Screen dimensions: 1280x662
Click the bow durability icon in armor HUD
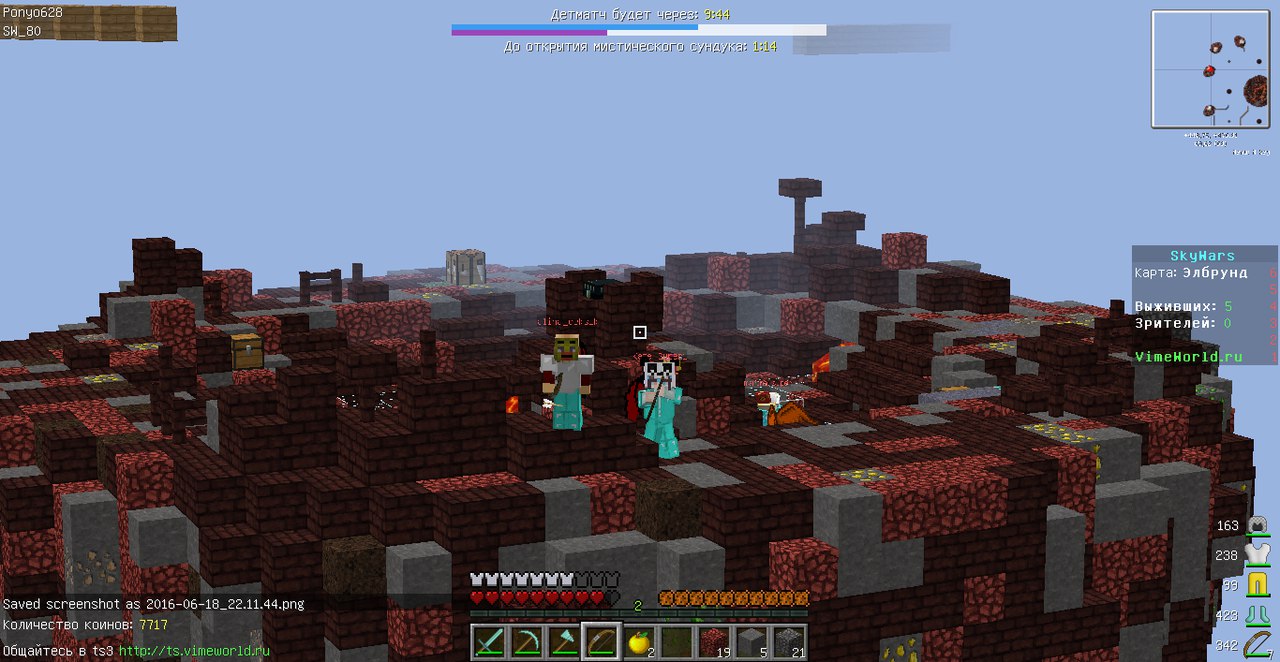click(1258, 645)
